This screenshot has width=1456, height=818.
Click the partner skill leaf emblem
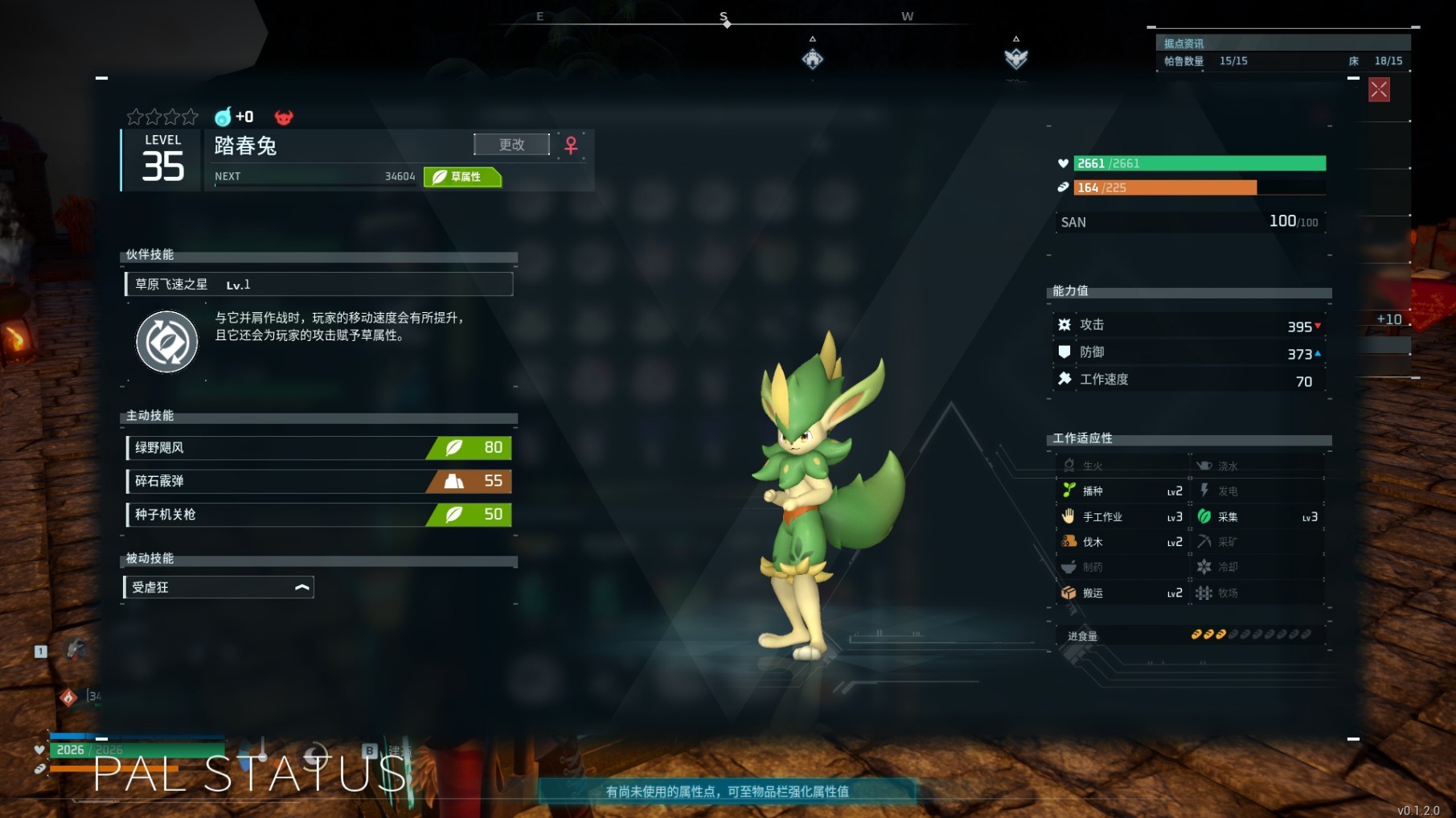tap(166, 341)
